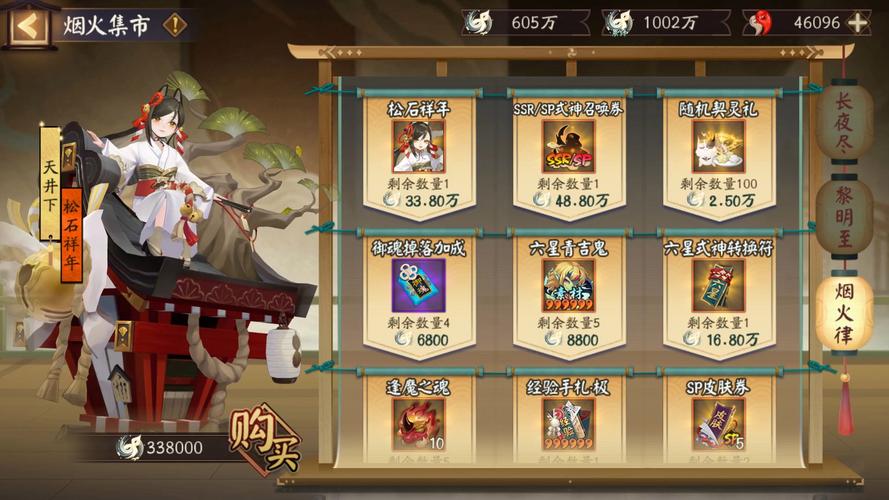This screenshot has width=889, height=500.
Task: Select the 随机契灵礼 shop item
Action: pyautogui.click(x=717, y=148)
